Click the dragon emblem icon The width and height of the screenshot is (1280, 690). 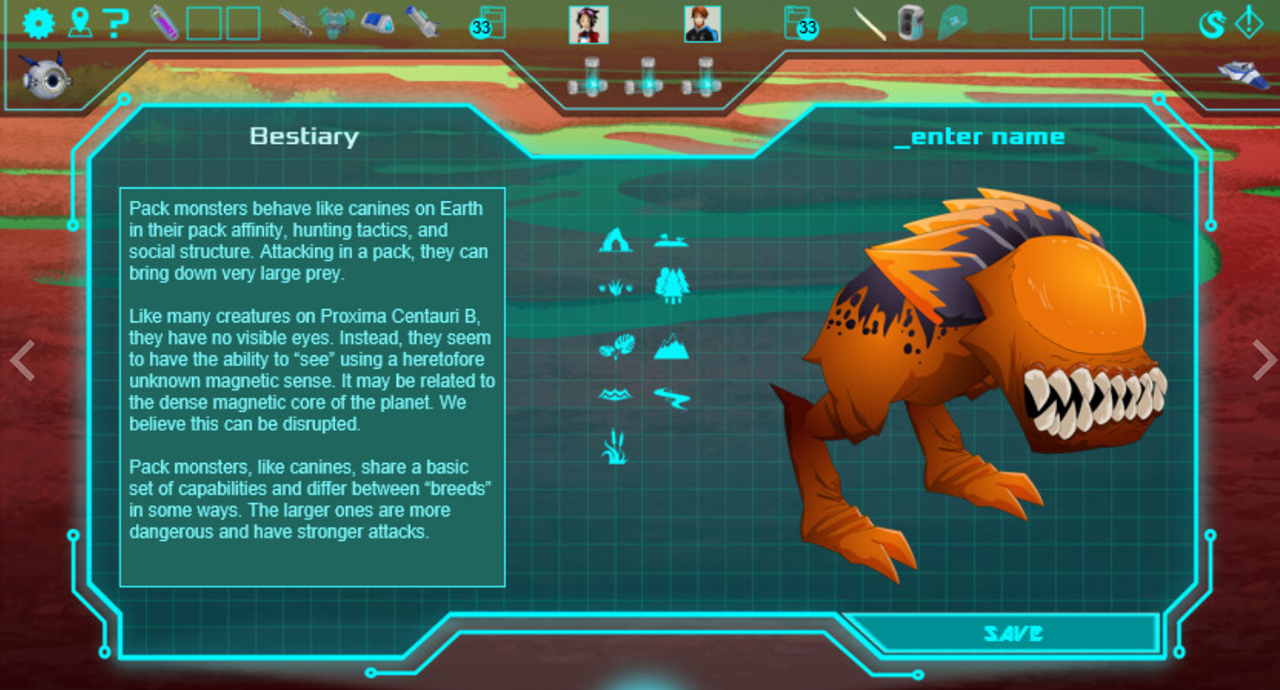pyautogui.click(x=1212, y=23)
